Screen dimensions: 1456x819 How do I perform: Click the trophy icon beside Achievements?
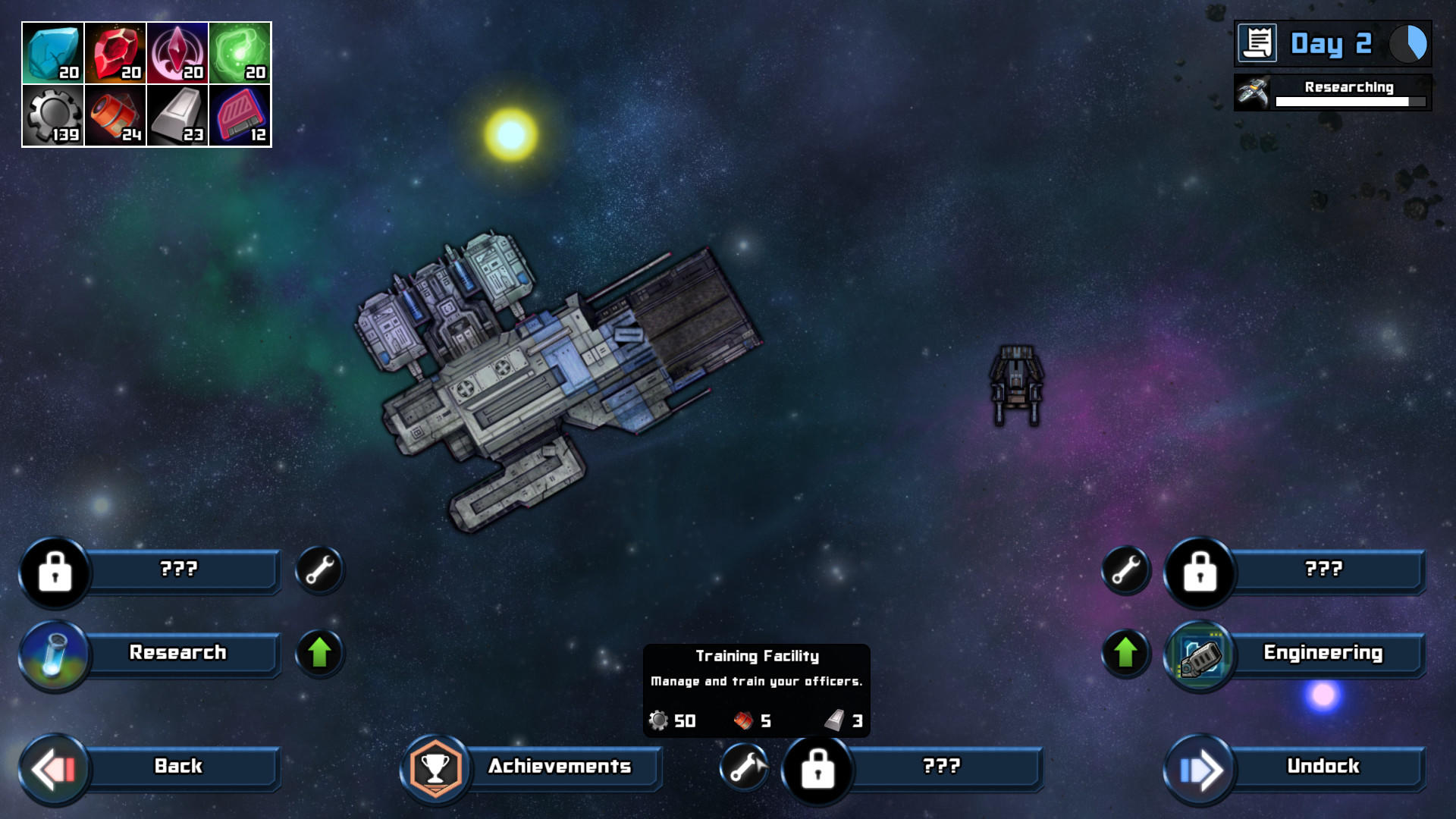tap(435, 767)
